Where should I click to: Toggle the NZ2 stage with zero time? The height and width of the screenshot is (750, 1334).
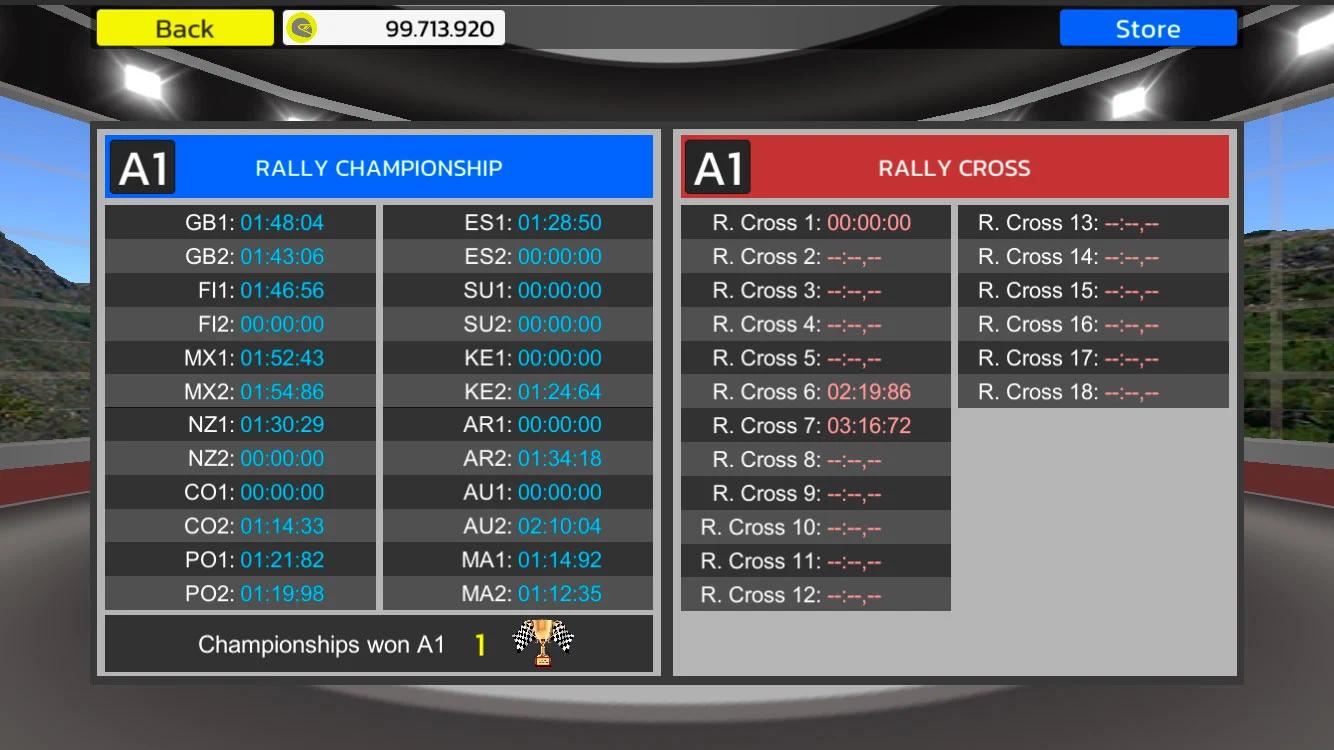[x=239, y=458]
